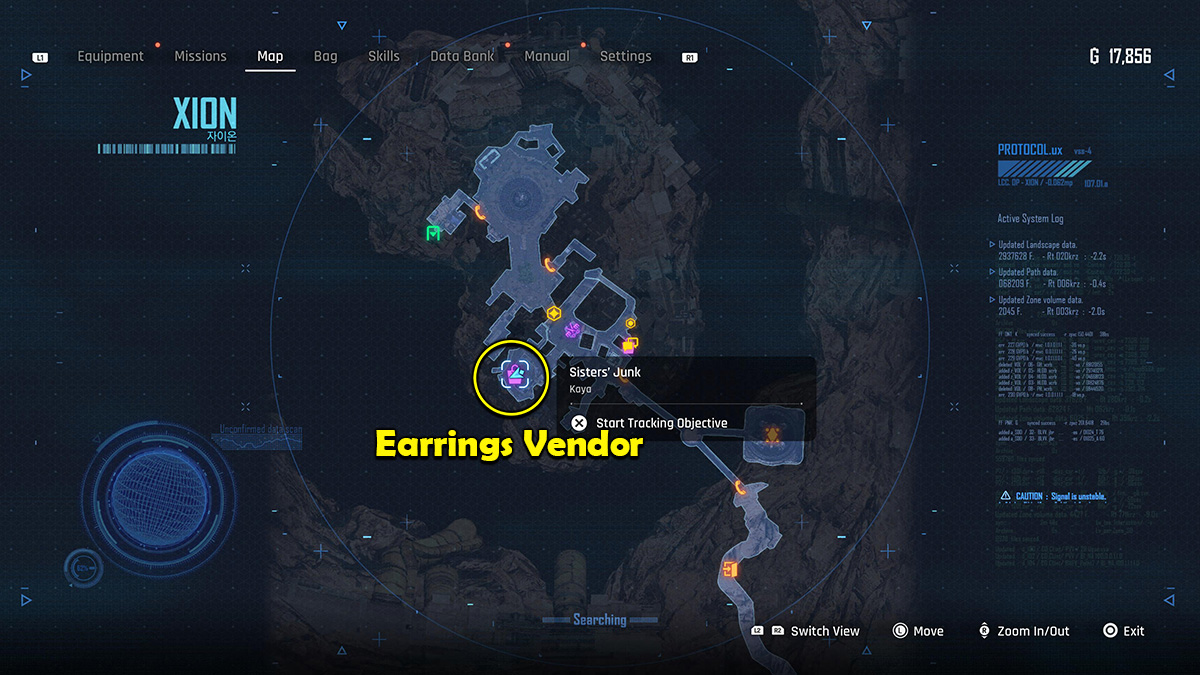The height and width of the screenshot is (675, 1200).
Task: Go to the Skills tab
Action: click(x=384, y=57)
